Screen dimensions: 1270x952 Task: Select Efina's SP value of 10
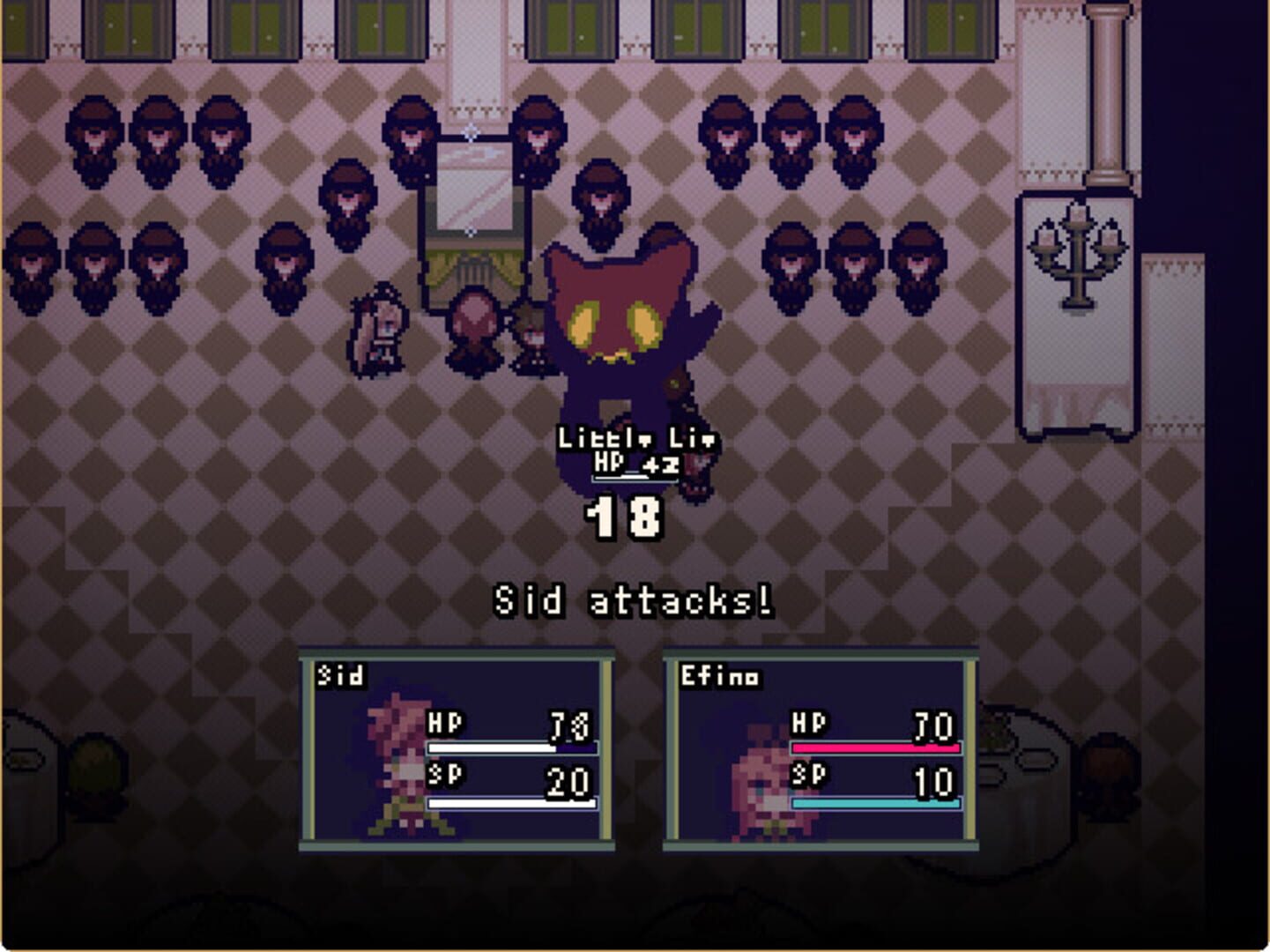[936, 779]
